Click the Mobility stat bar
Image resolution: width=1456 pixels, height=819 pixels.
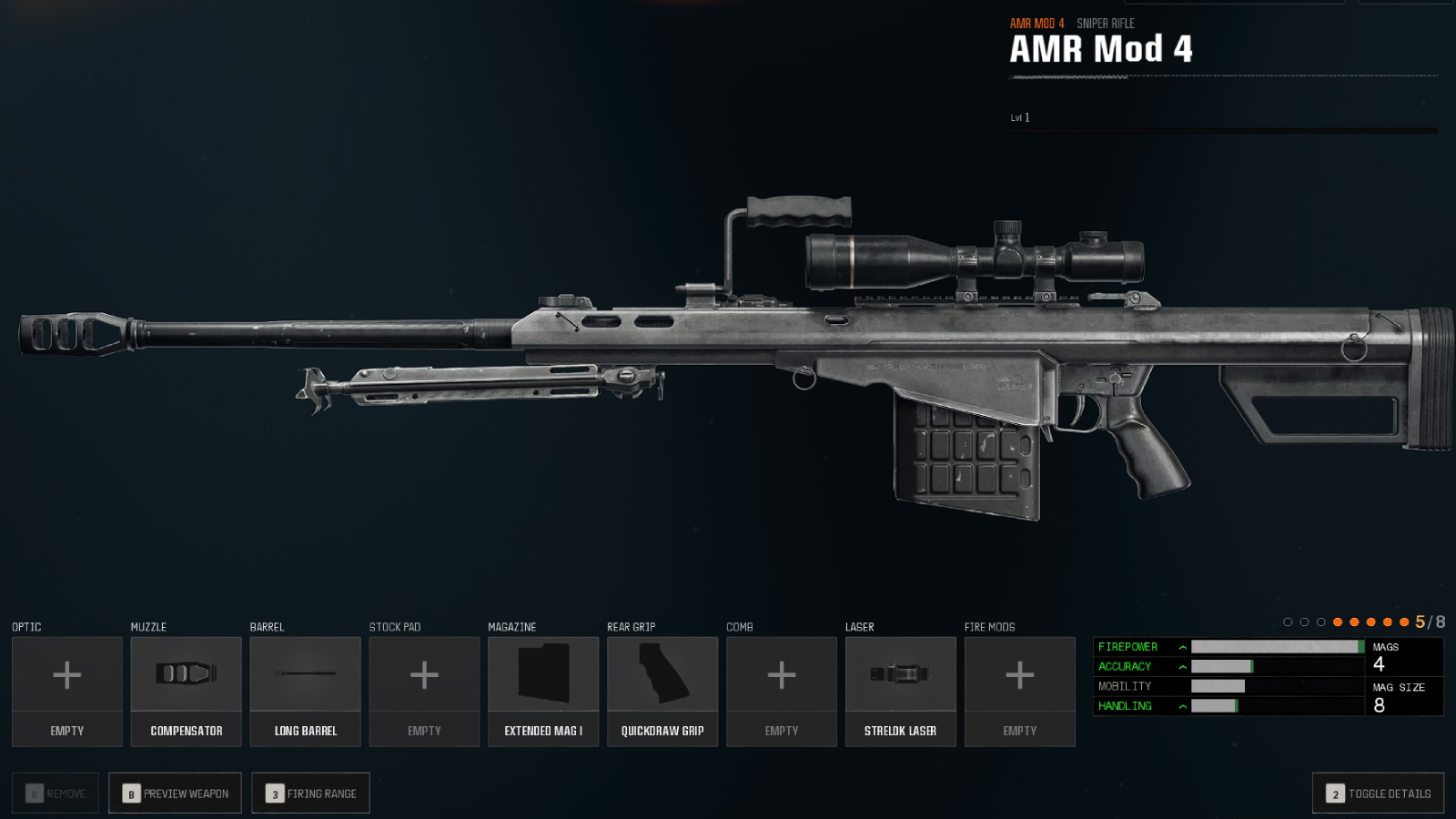pyautogui.click(x=1219, y=686)
